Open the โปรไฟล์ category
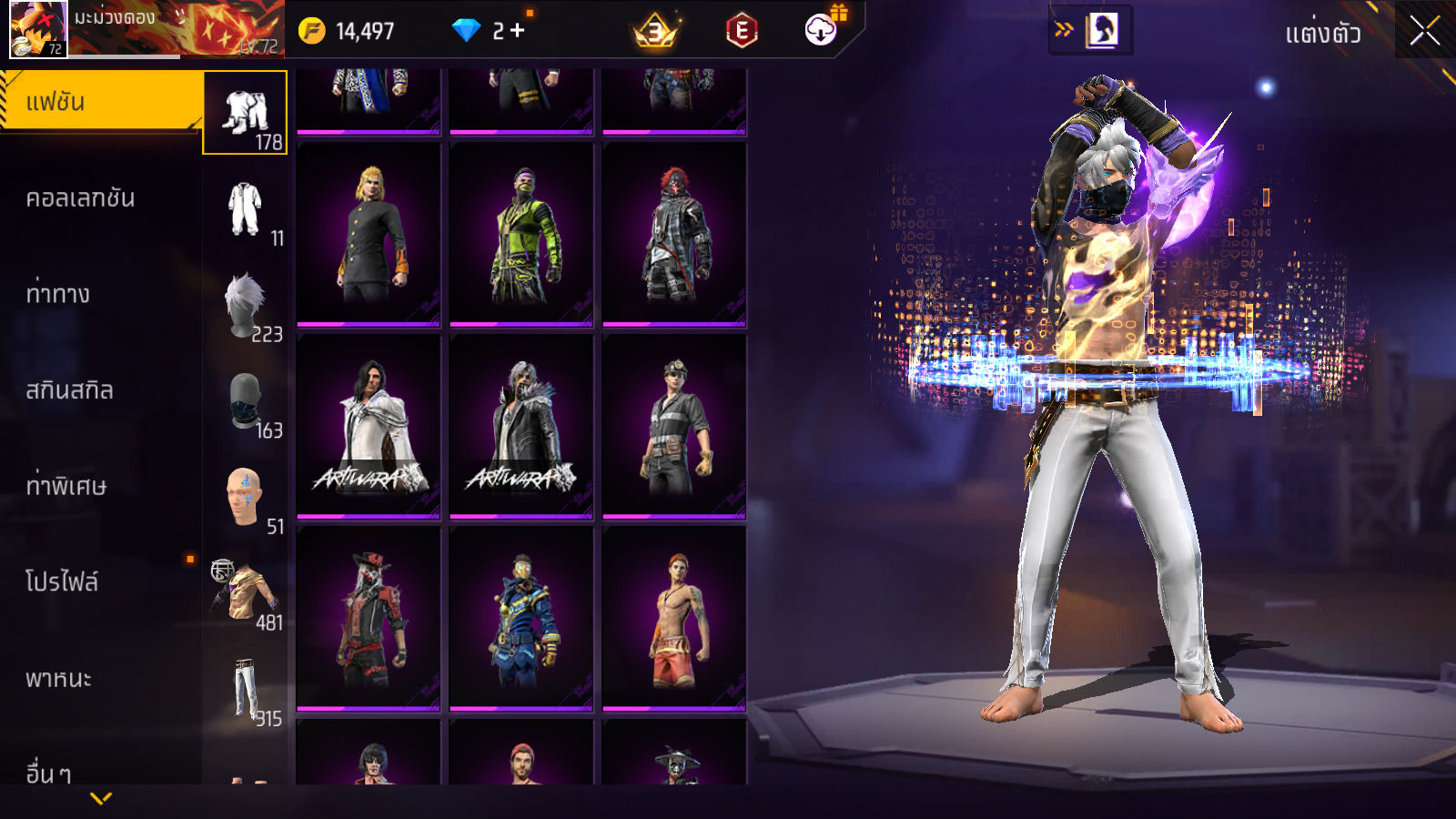The height and width of the screenshot is (819, 1456). (x=62, y=582)
